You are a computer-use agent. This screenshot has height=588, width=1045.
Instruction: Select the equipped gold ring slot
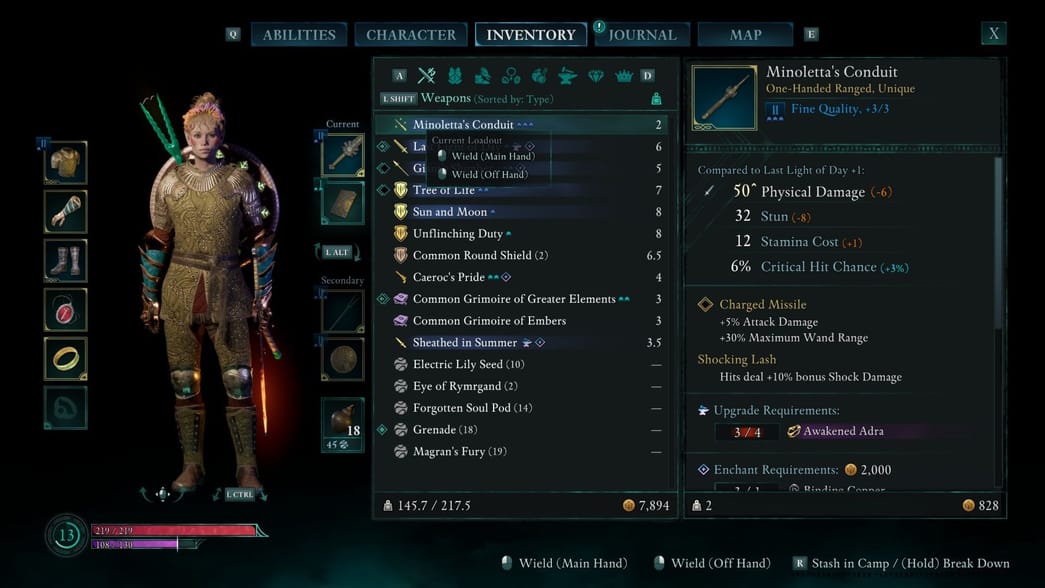pyautogui.click(x=65, y=359)
